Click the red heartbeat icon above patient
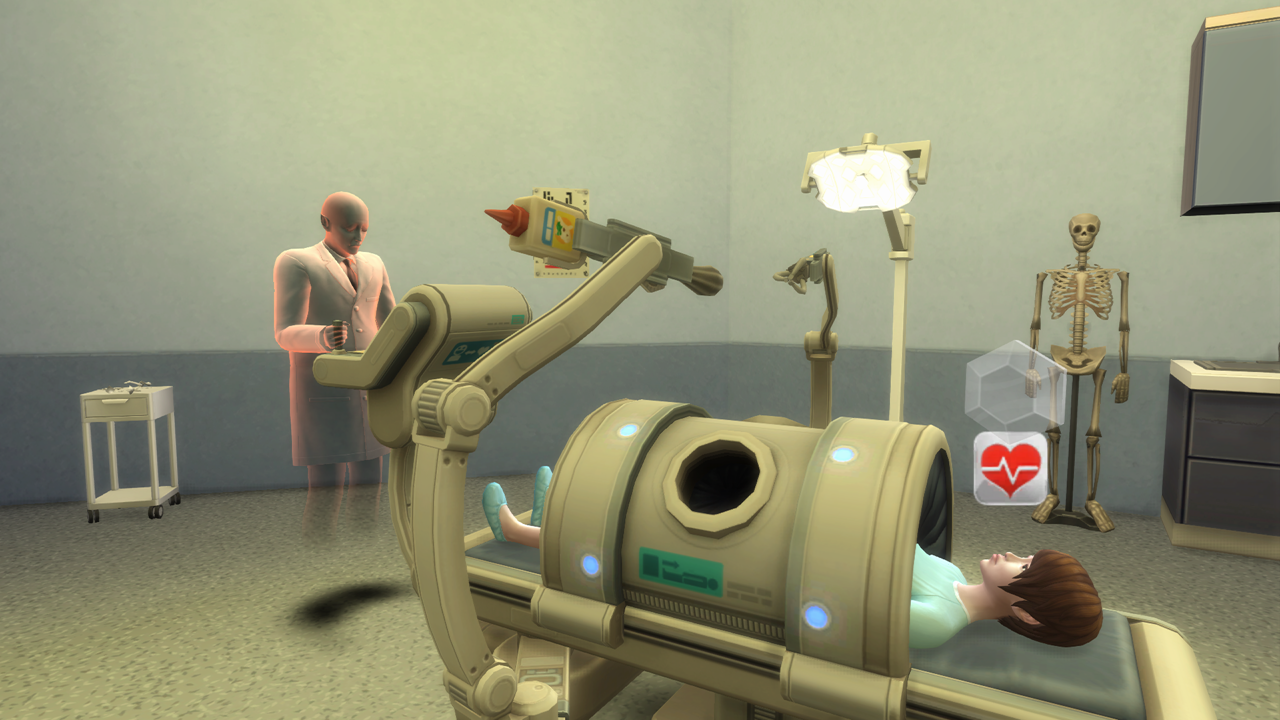 [1011, 467]
